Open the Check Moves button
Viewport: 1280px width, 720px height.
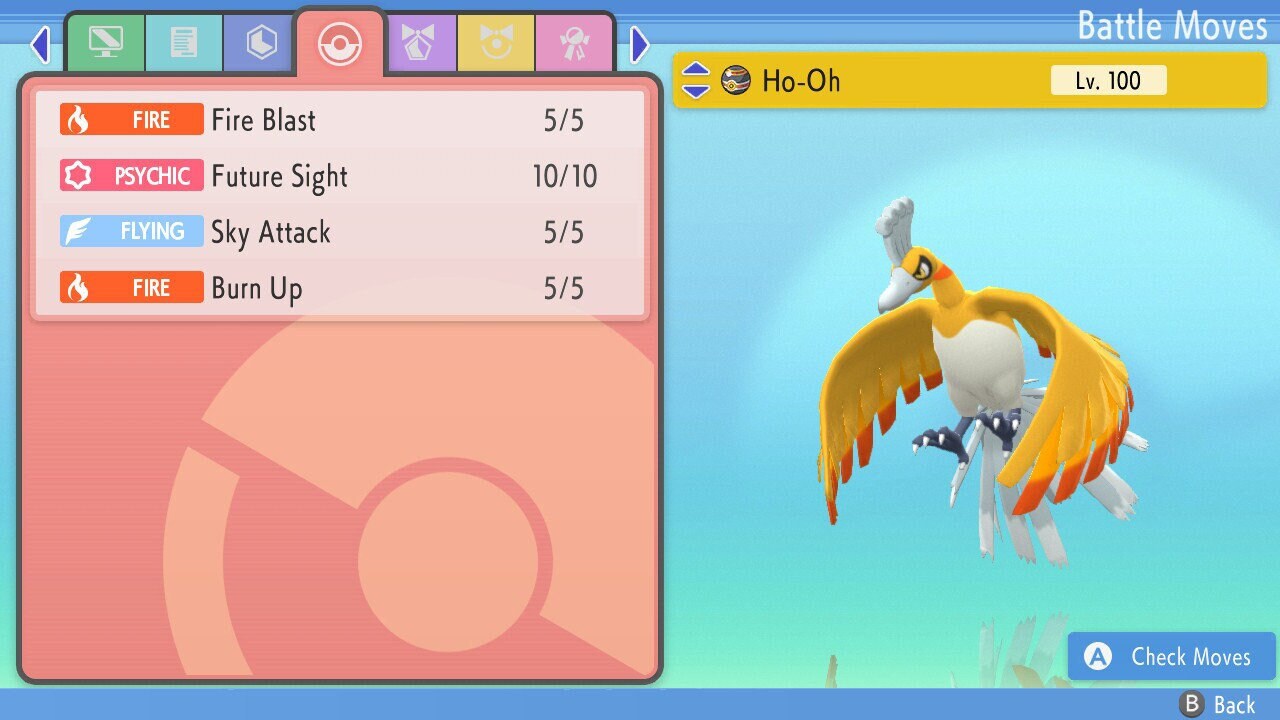pos(1172,656)
